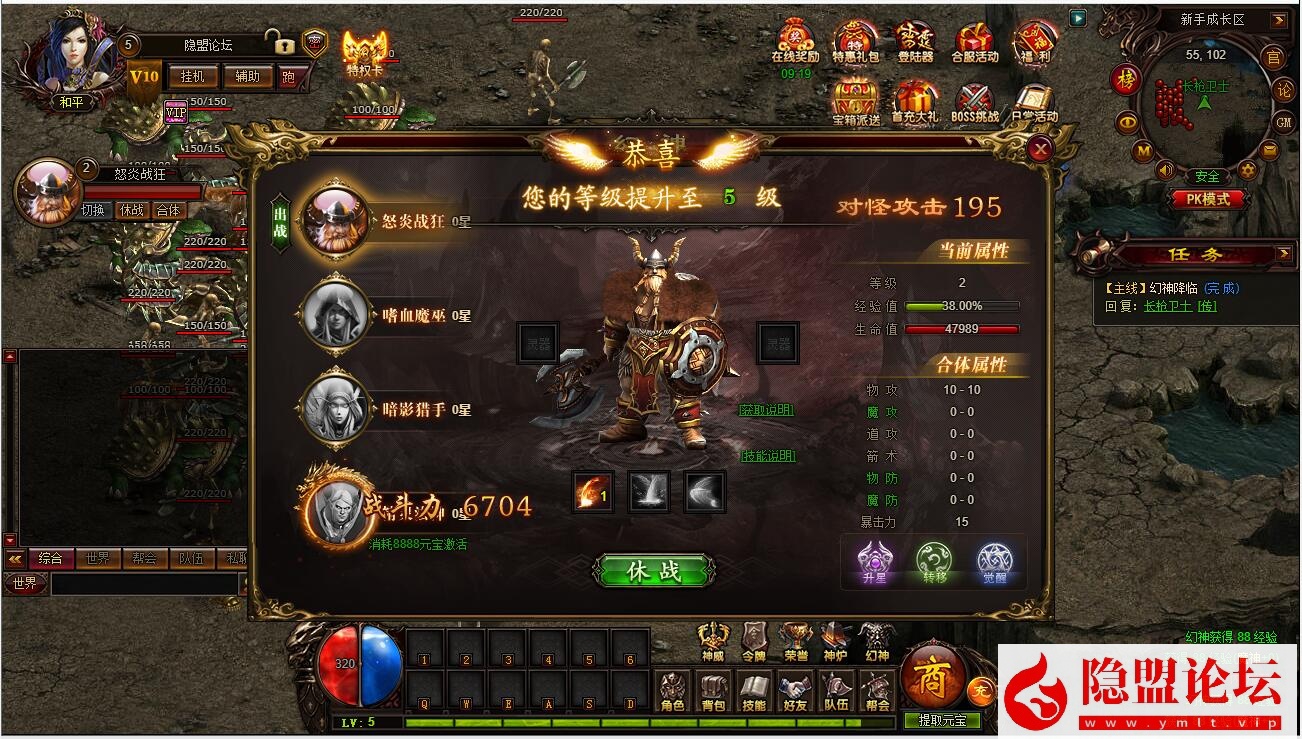Open the 背包 backpack panel
The width and height of the screenshot is (1302, 739).
coord(711,688)
